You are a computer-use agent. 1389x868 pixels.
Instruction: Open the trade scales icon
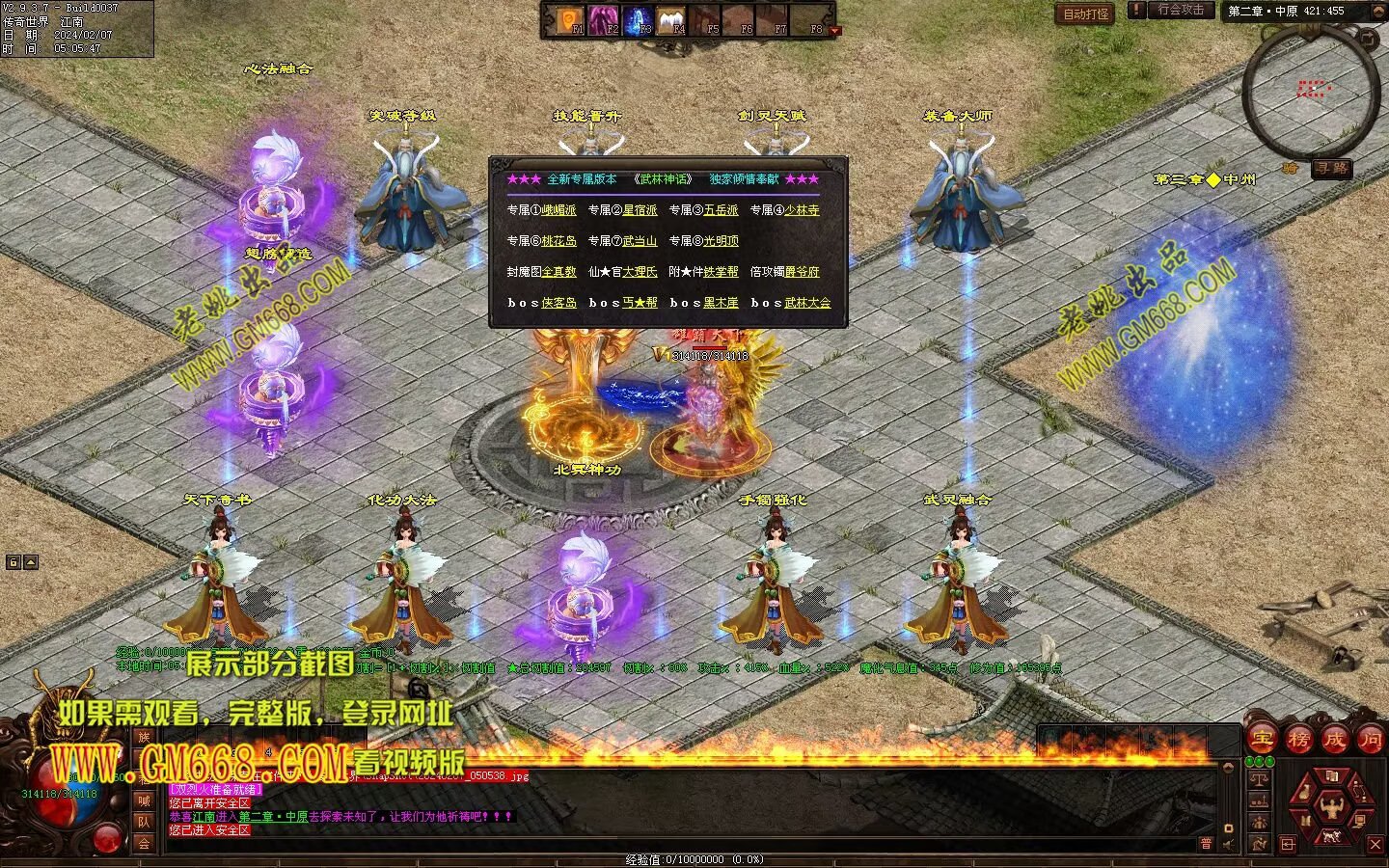(1258, 779)
